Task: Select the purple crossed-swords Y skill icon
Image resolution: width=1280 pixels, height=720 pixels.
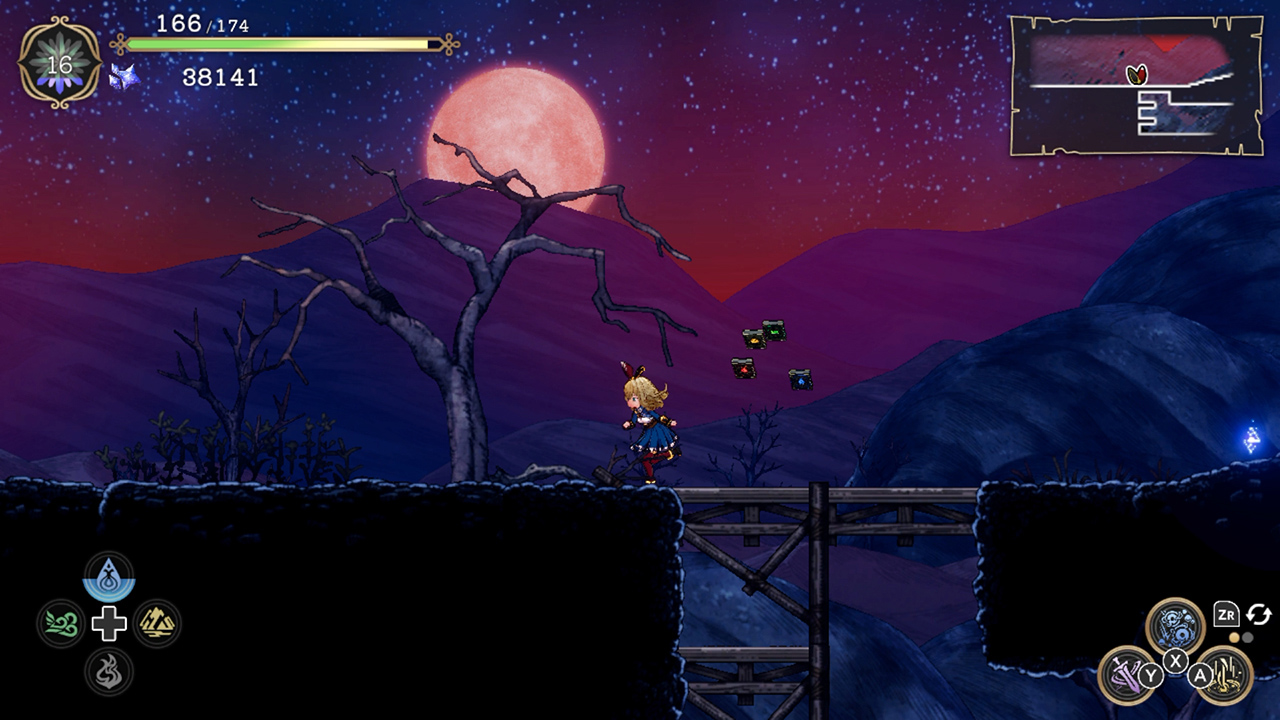Action: coord(1127,672)
